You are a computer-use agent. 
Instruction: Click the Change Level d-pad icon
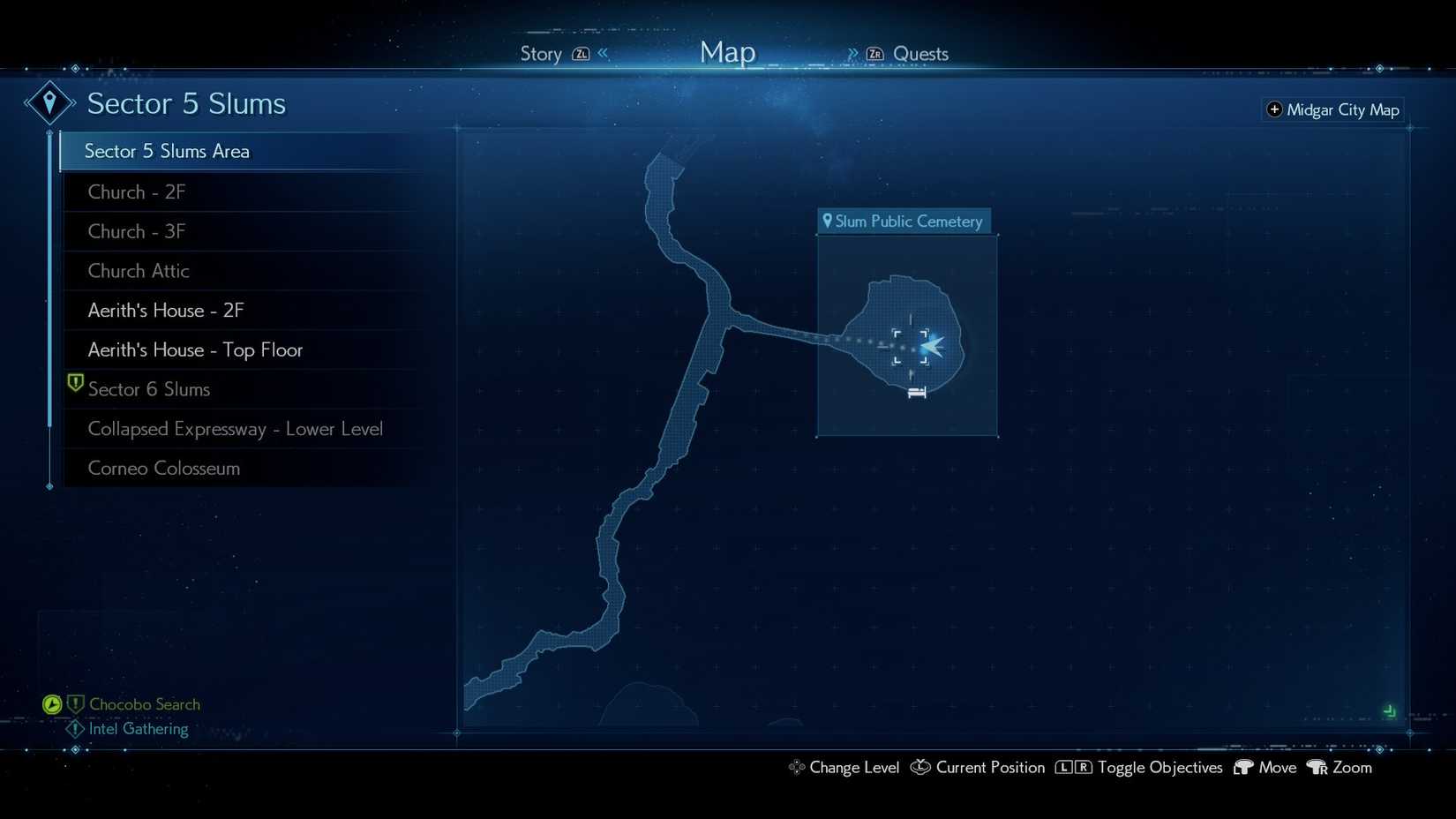797,768
